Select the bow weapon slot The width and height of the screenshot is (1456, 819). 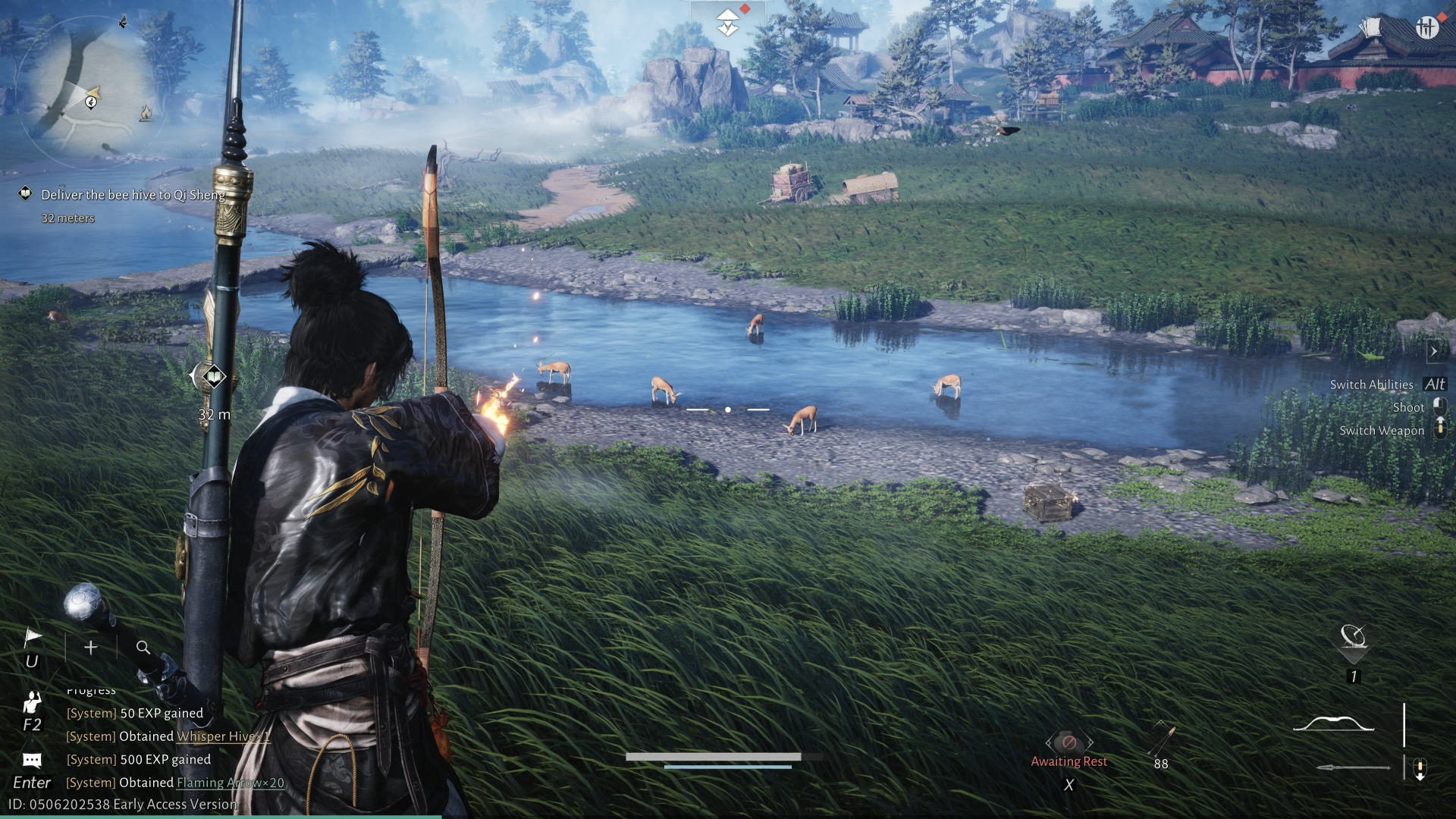click(x=1333, y=723)
